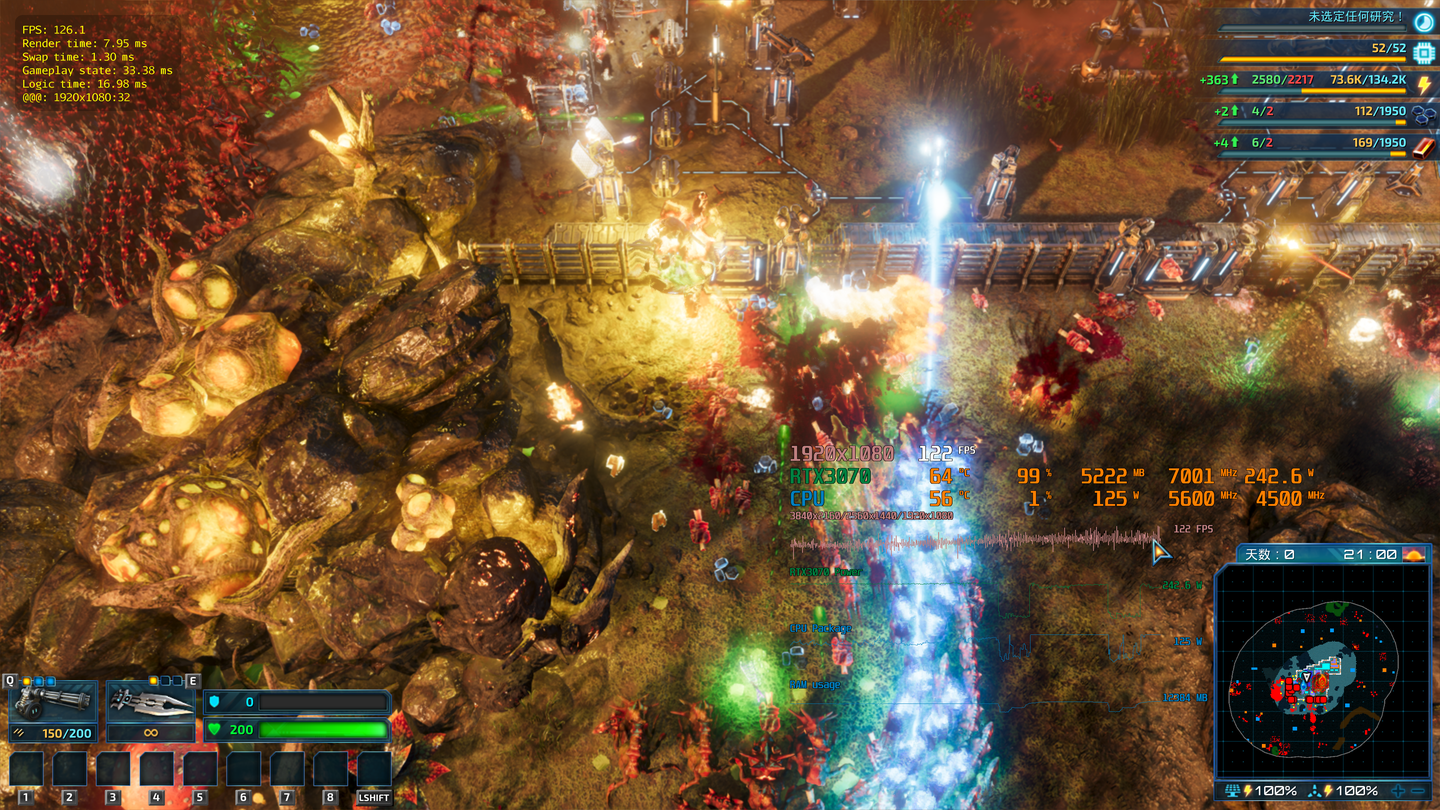This screenshot has height=810, width=1440.
Task: Click the yellow lightning energy icon
Action: (1423, 84)
